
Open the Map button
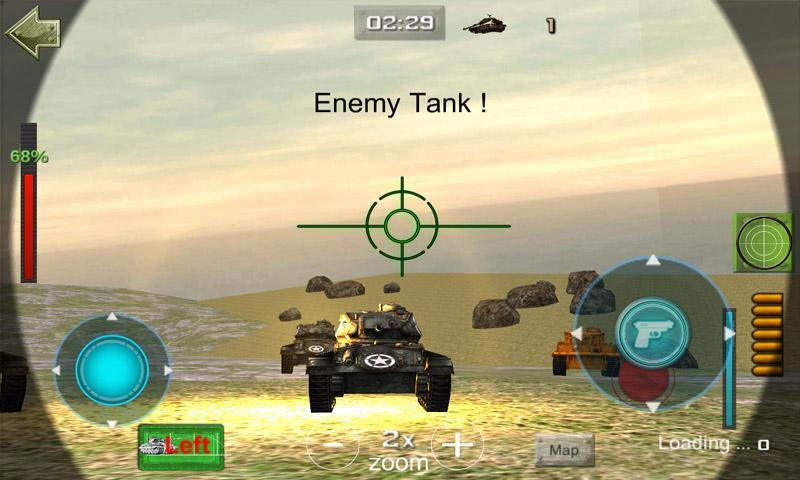564,451
